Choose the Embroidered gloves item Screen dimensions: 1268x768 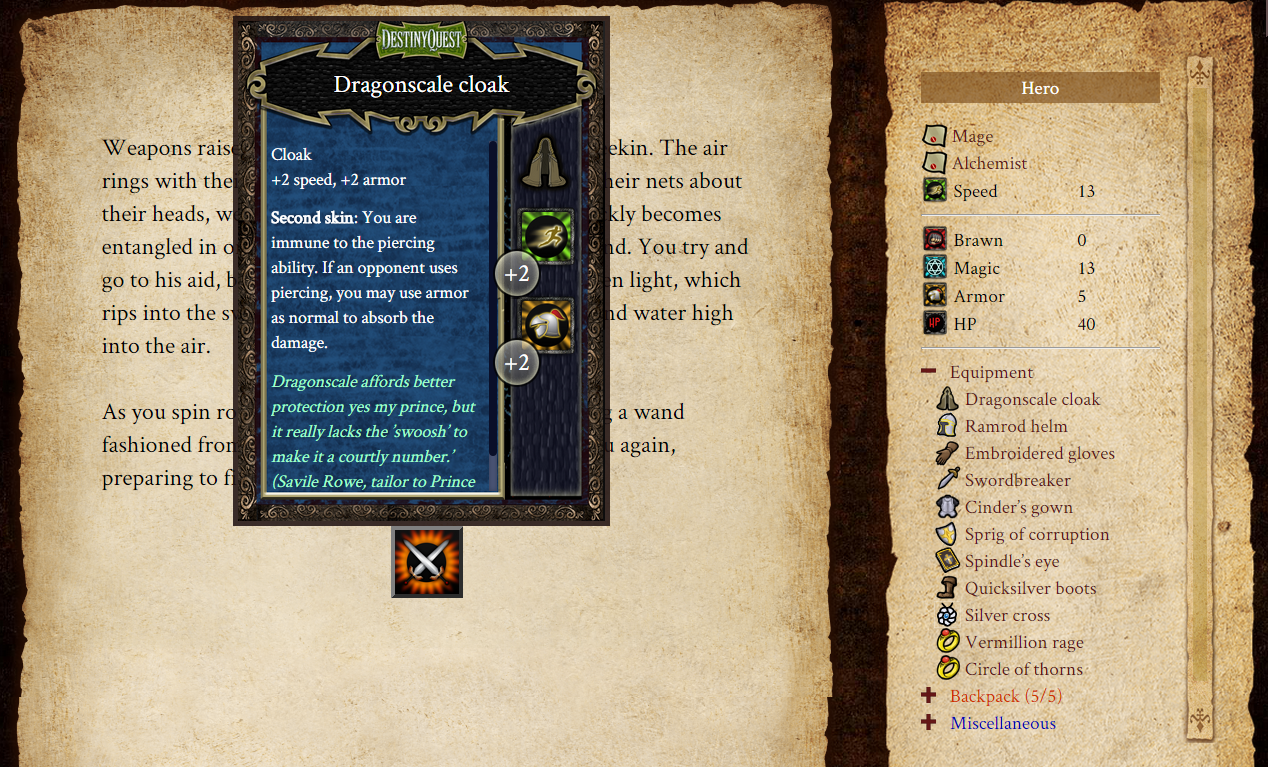1039,453
